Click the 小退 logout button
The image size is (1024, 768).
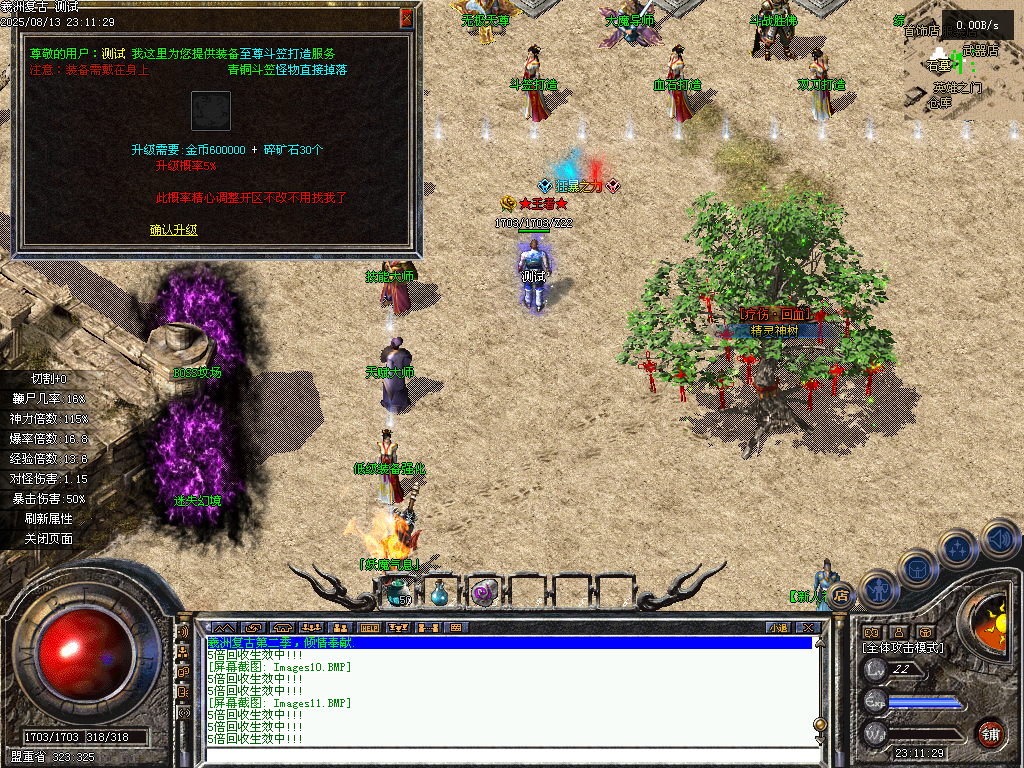[778, 628]
